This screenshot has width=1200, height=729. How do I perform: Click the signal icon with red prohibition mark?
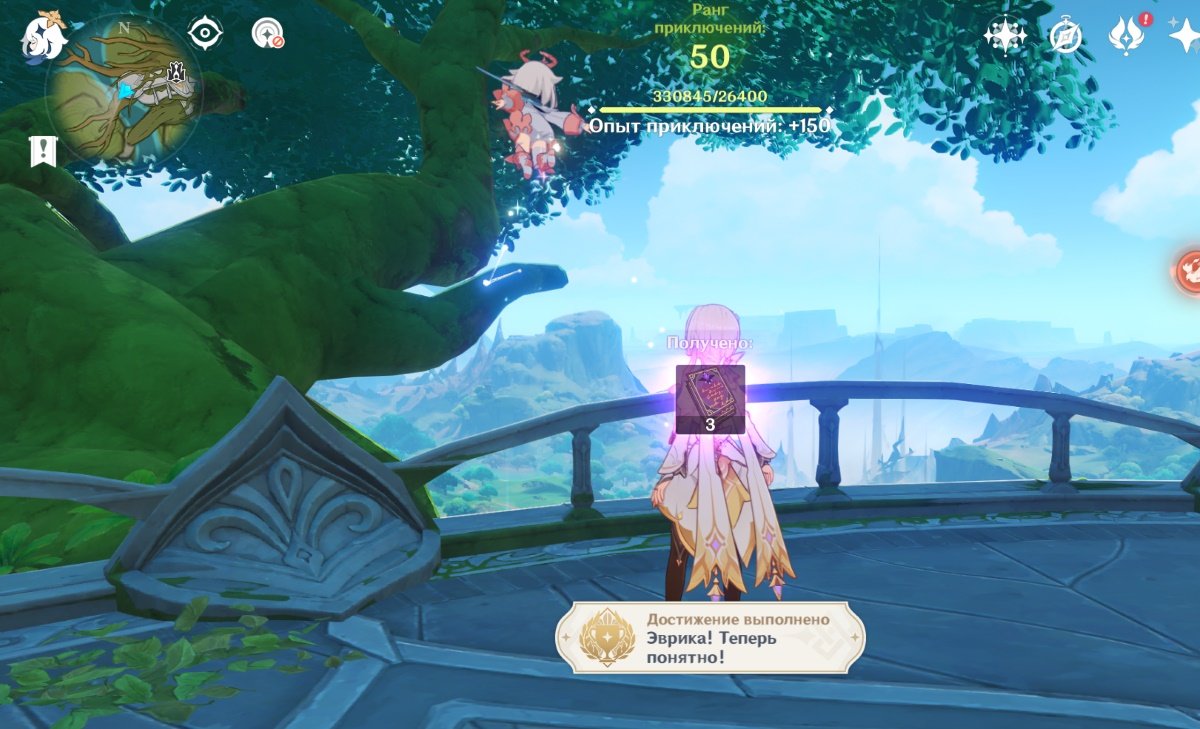(x=267, y=35)
